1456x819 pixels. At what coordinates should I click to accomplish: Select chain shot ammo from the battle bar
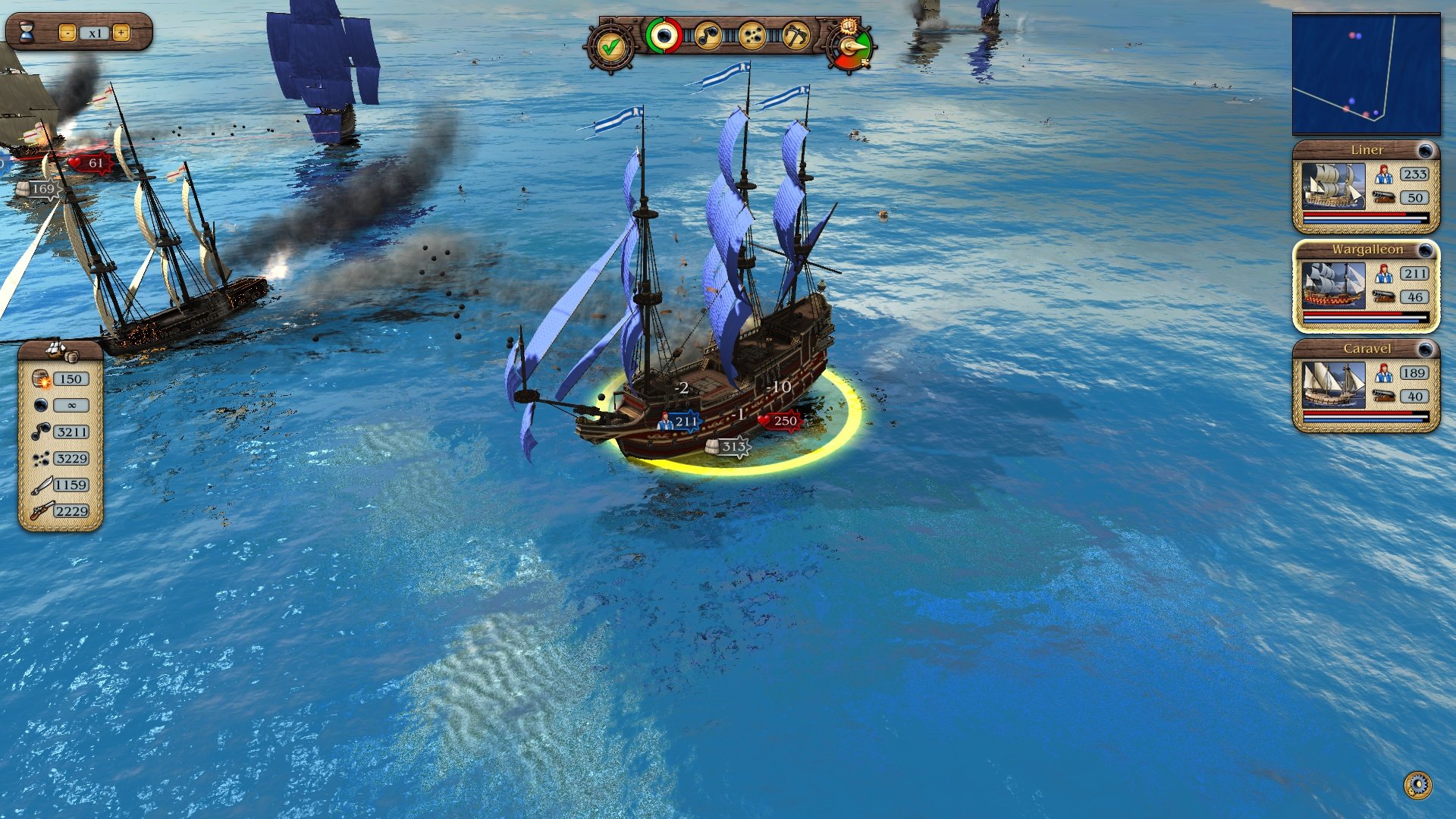tap(707, 37)
